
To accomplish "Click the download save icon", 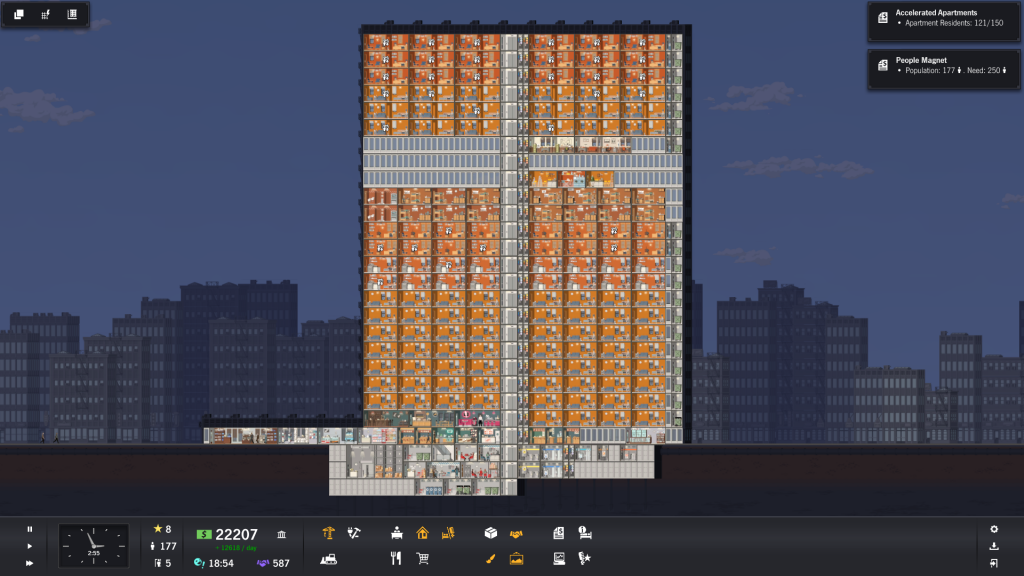I will [994, 546].
